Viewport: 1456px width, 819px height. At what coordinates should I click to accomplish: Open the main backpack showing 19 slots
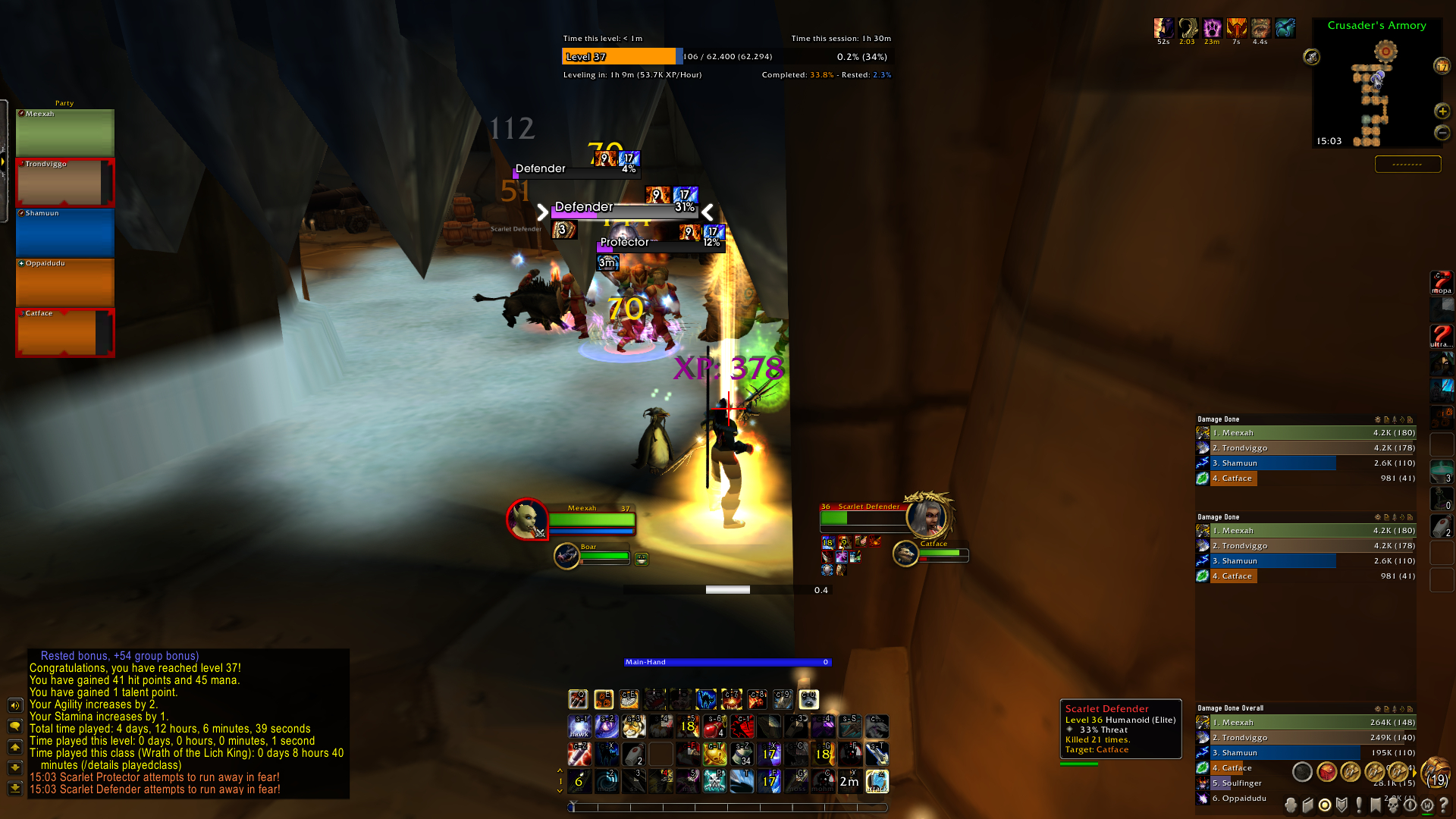(x=1436, y=772)
